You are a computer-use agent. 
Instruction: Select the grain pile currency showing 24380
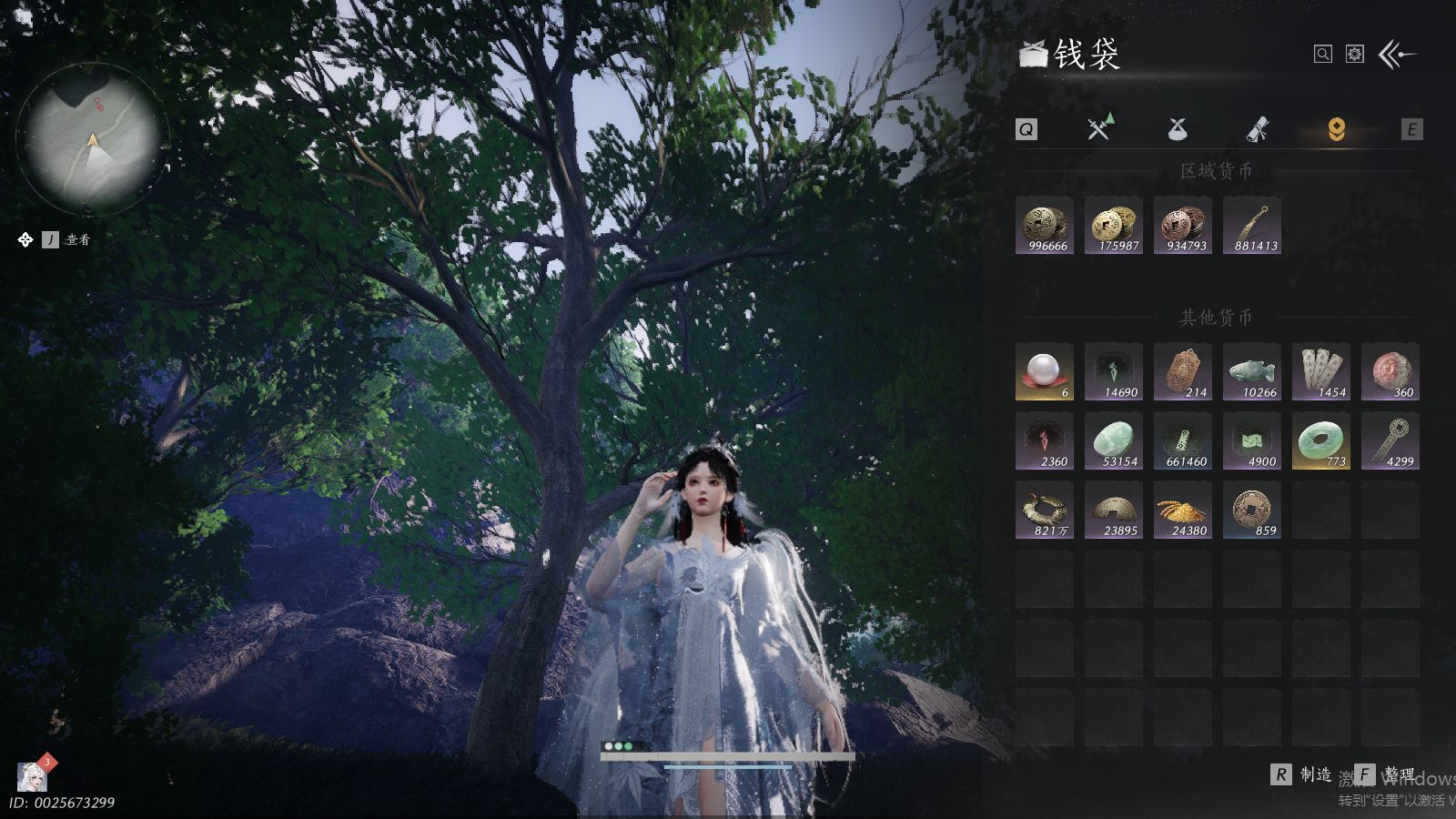coord(1183,511)
